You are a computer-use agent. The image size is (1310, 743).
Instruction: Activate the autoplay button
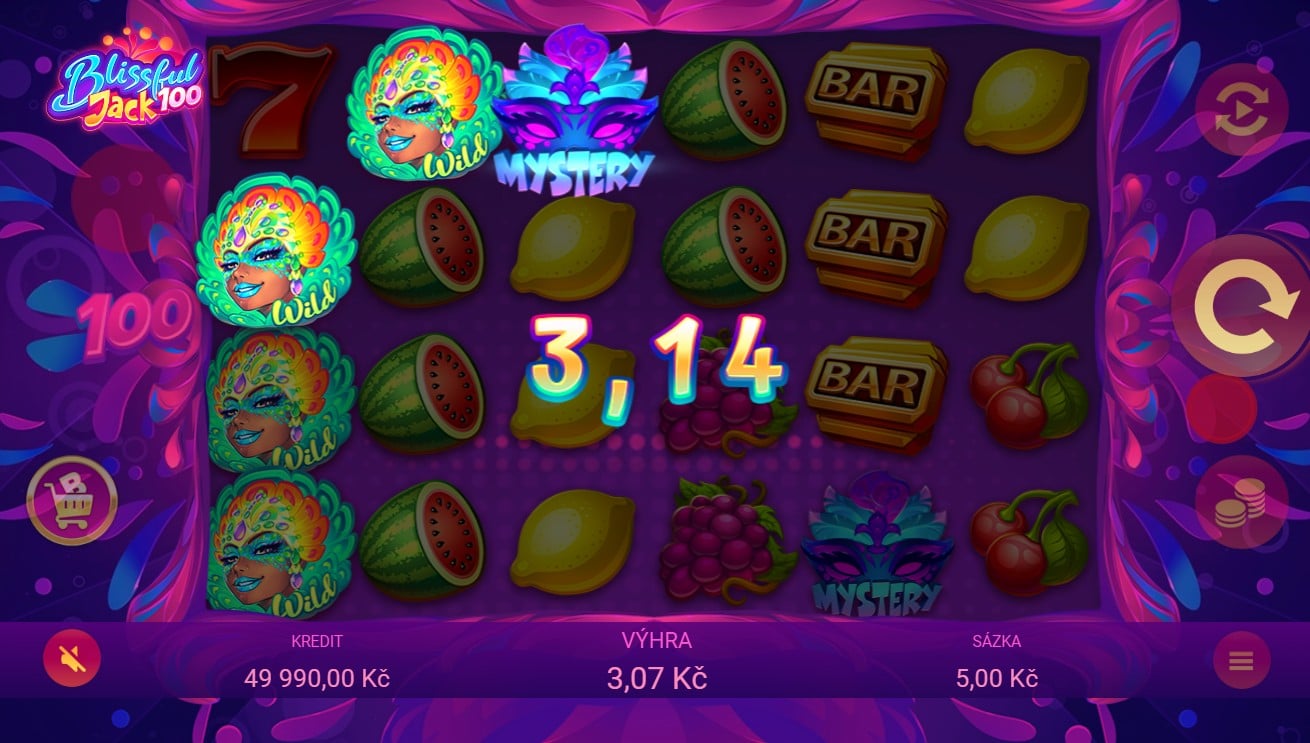pos(1240,110)
